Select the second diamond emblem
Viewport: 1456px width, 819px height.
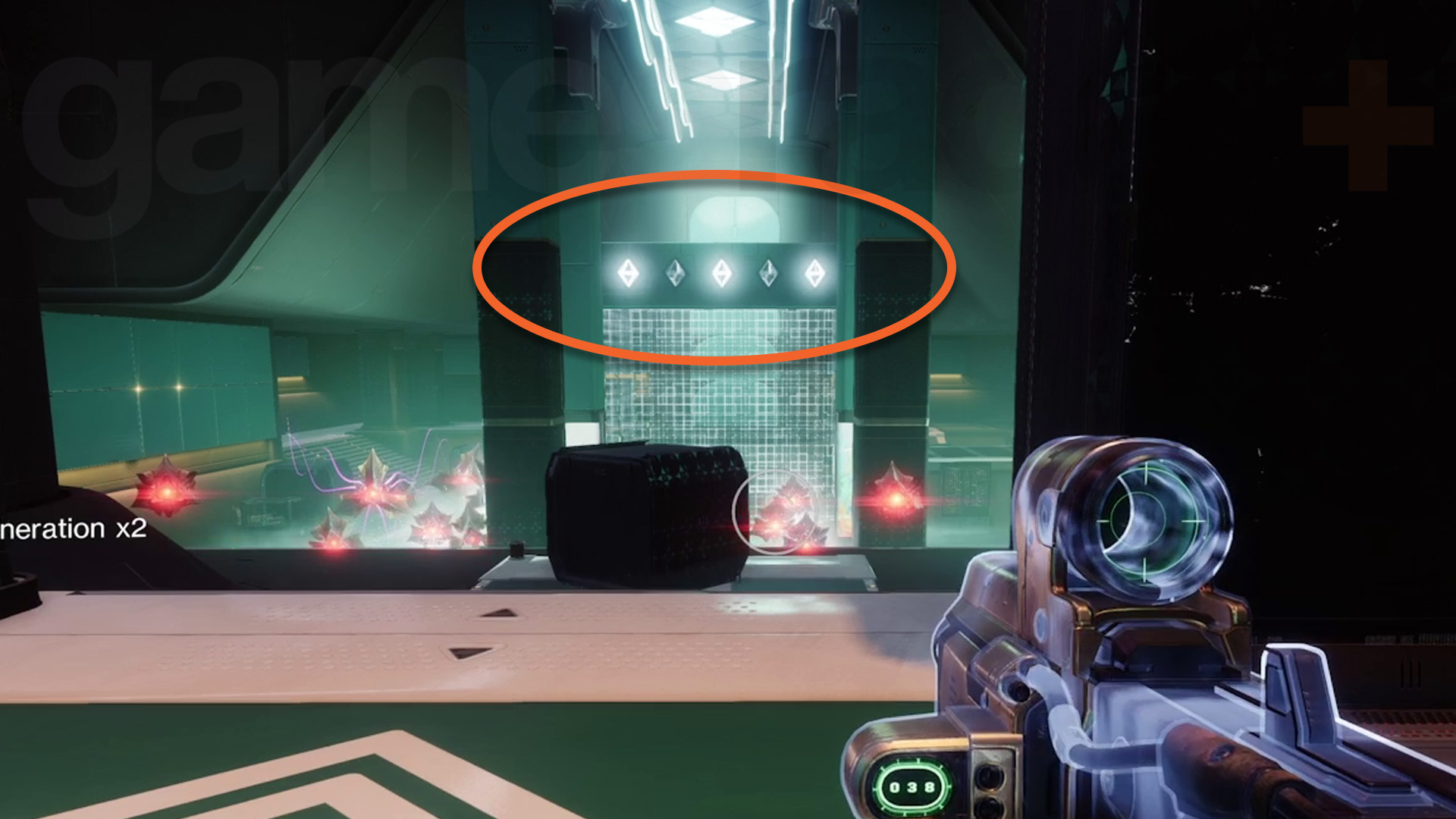point(676,271)
